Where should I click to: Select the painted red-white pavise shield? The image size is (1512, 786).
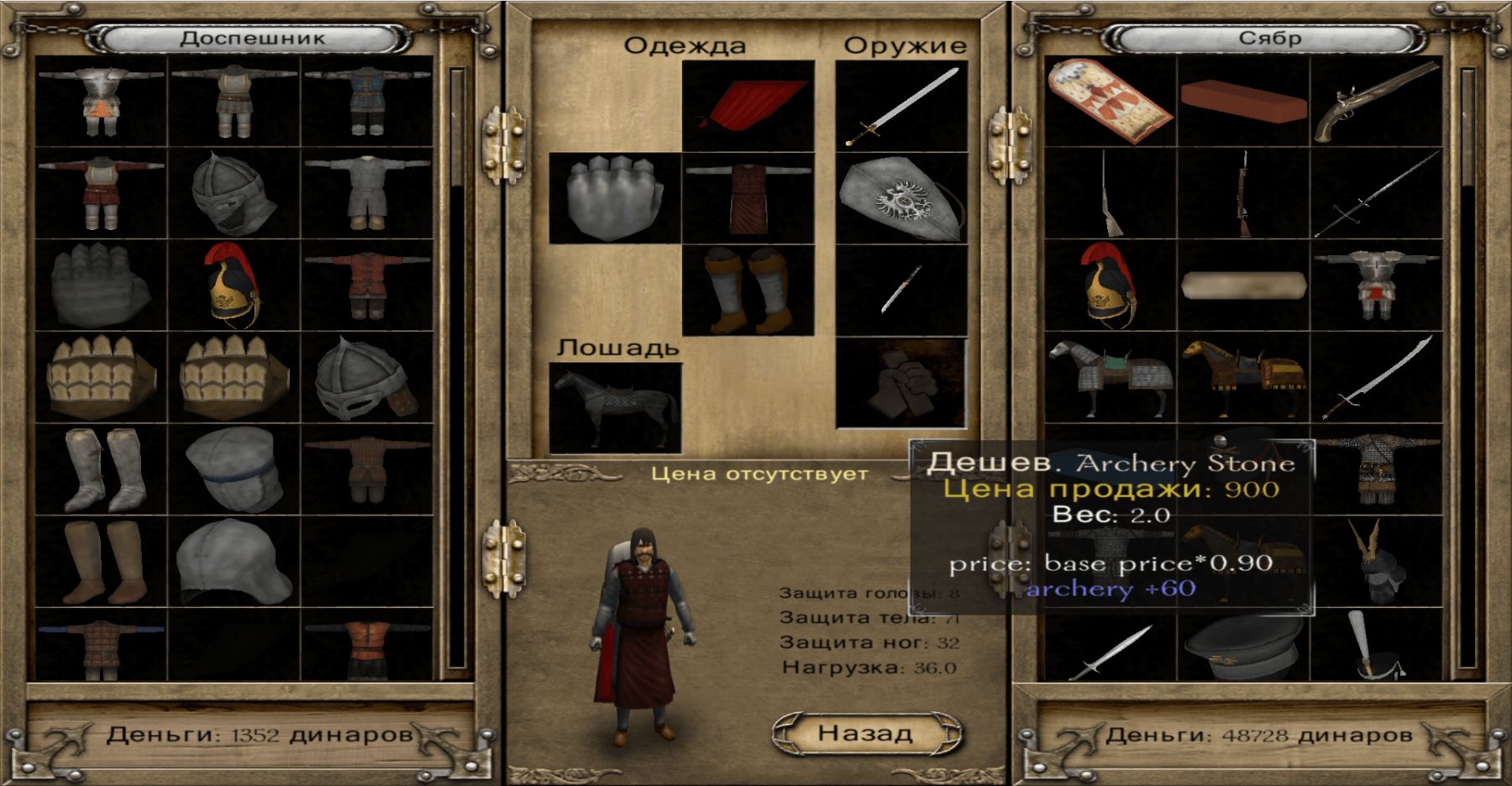1109,102
